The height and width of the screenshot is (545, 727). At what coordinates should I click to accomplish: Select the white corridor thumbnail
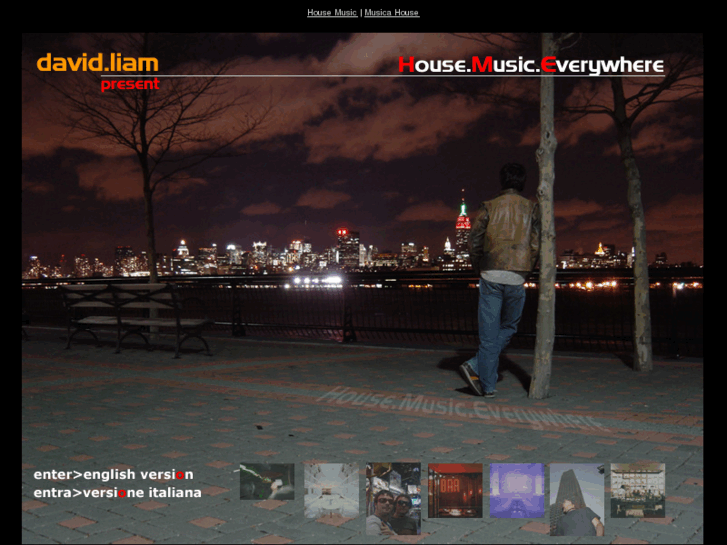(331, 489)
